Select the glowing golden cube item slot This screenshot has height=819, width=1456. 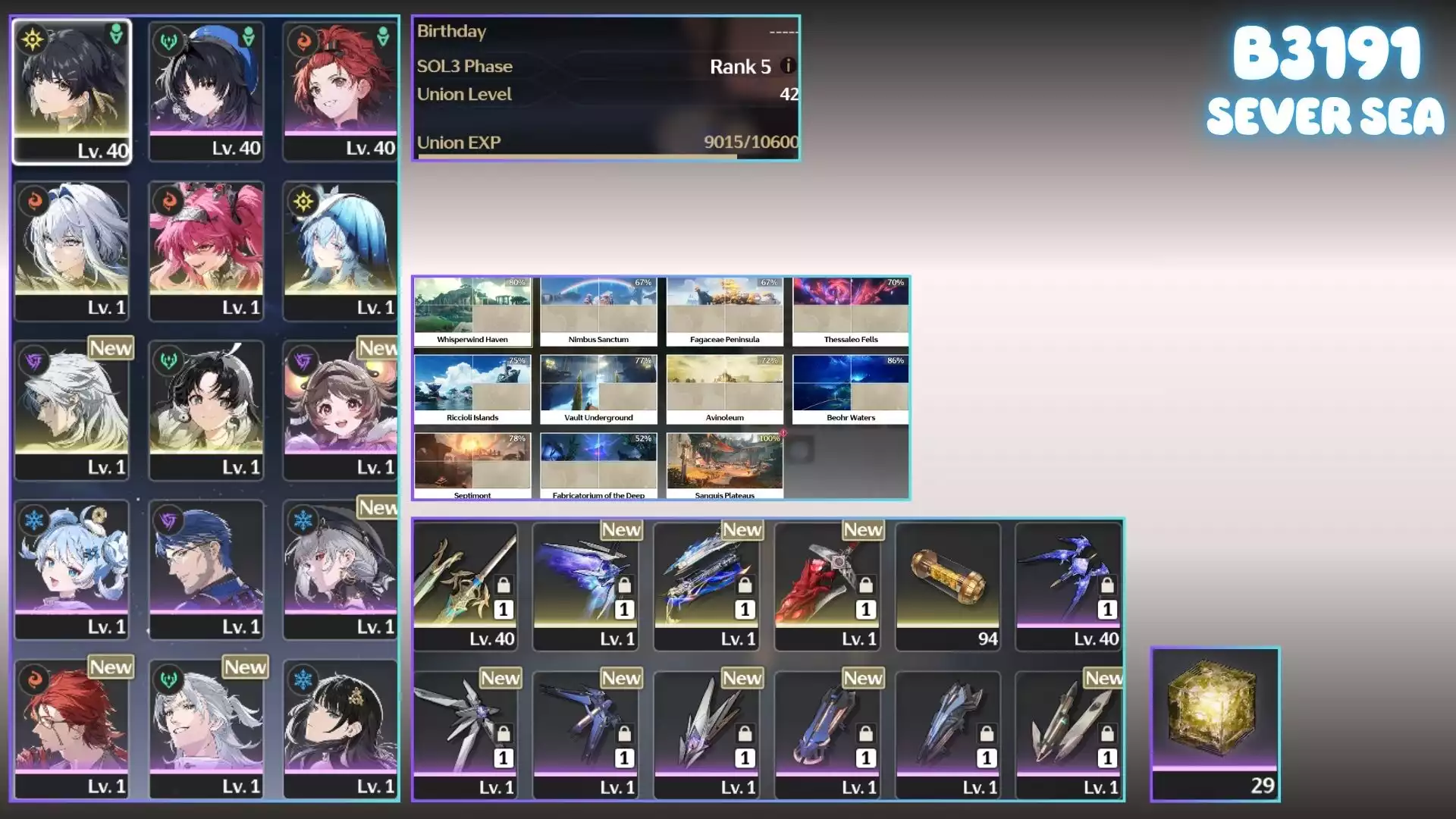tap(1215, 723)
